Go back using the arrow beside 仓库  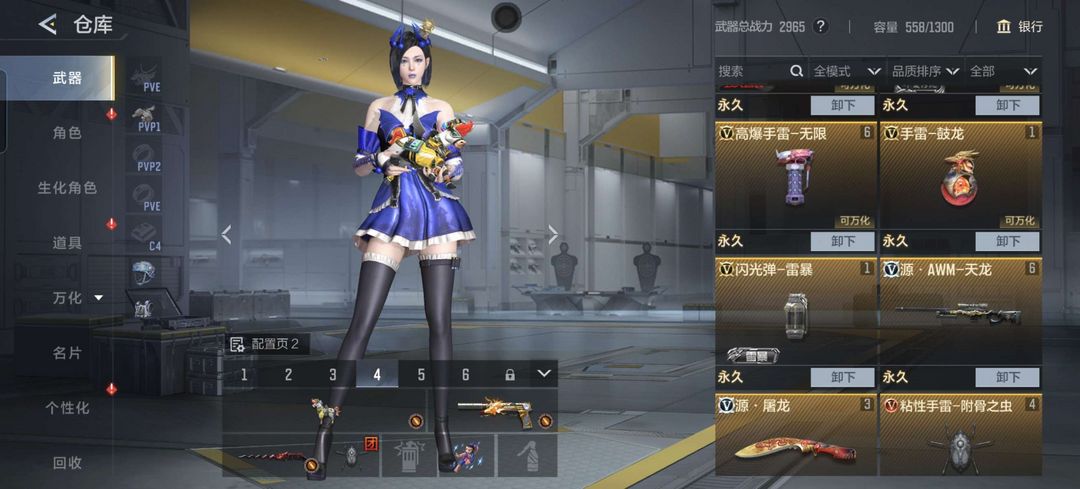[x=47, y=25]
